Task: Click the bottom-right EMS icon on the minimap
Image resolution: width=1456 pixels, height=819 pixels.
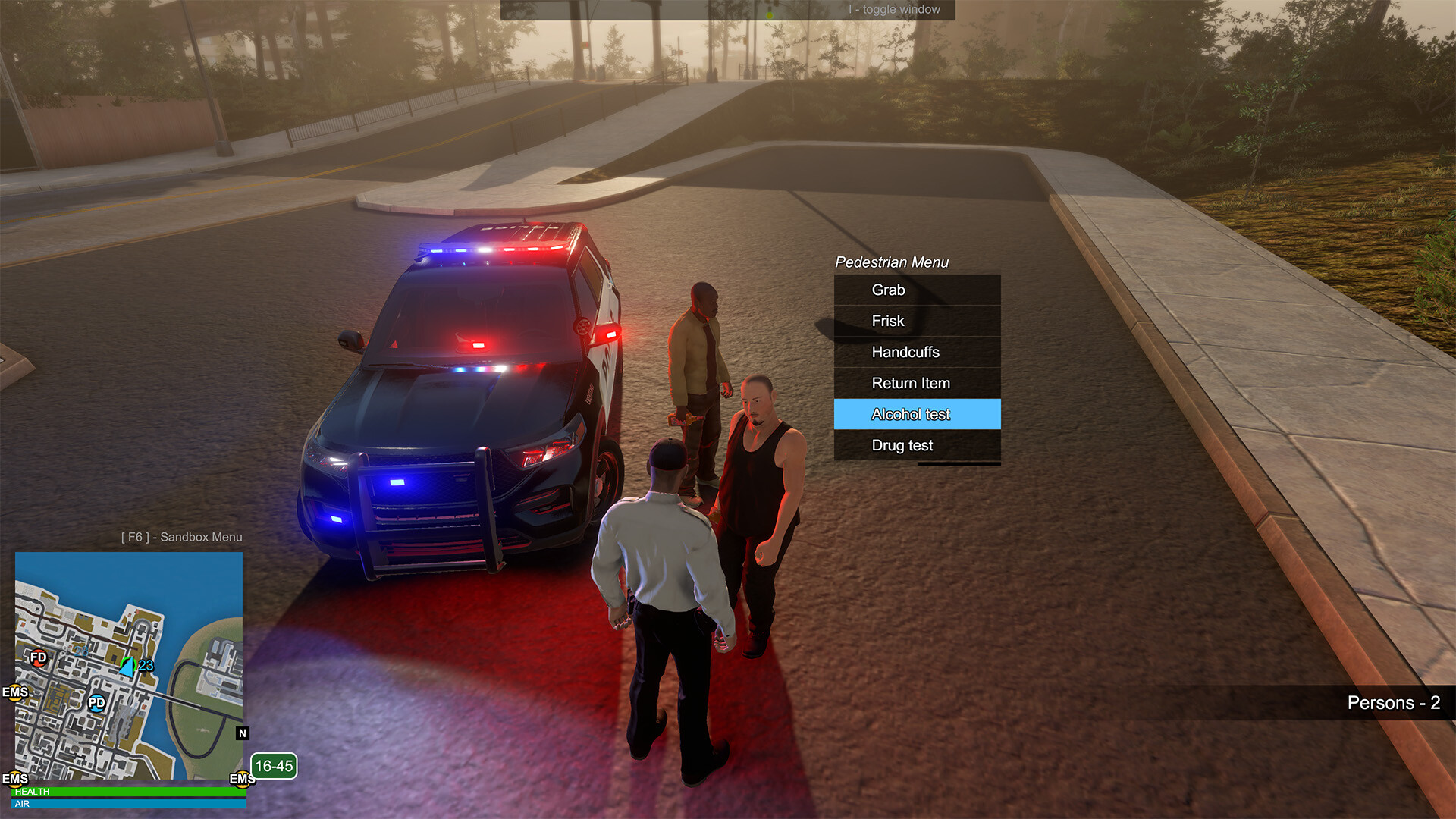Action: (241, 778)
